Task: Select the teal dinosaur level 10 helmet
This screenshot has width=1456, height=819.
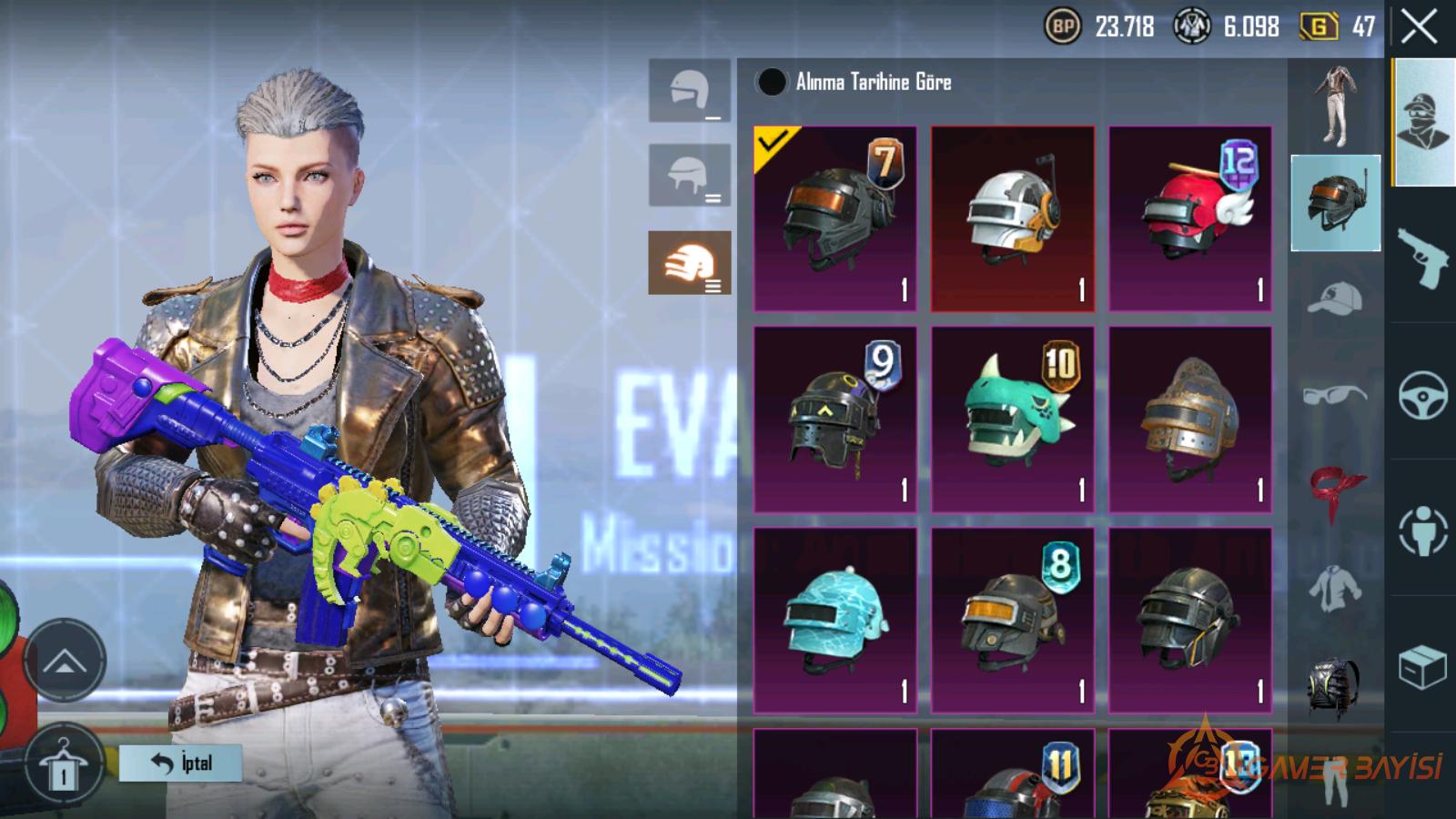Action: pyautogui.click(x=1012, y=420)
